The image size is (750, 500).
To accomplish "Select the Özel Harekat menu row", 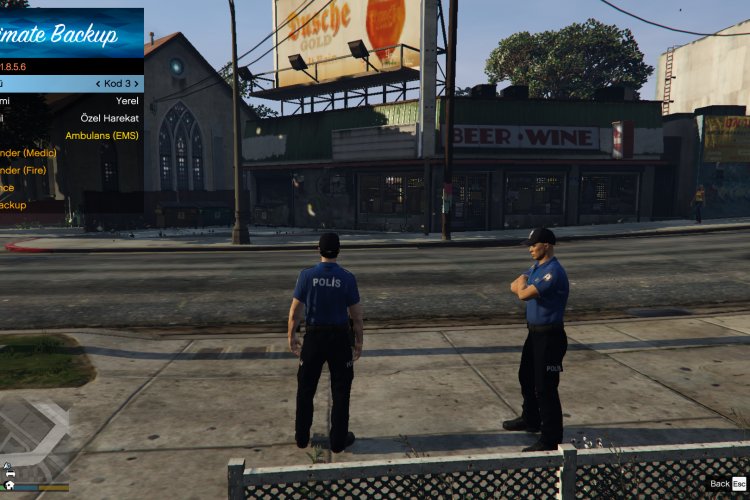I will (x=70, y=118).
